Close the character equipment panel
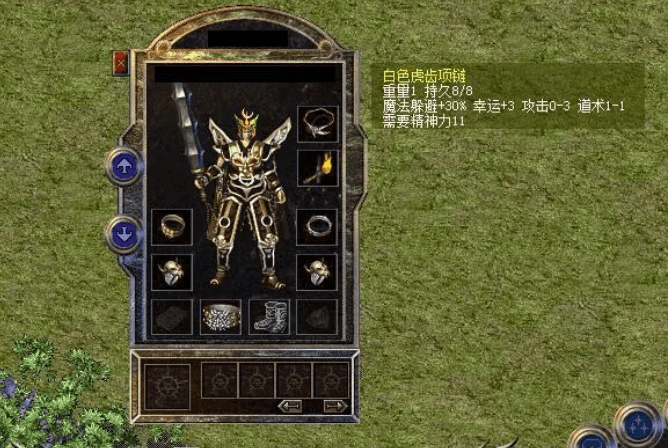 pyautogui.click(x=121, y=63)
